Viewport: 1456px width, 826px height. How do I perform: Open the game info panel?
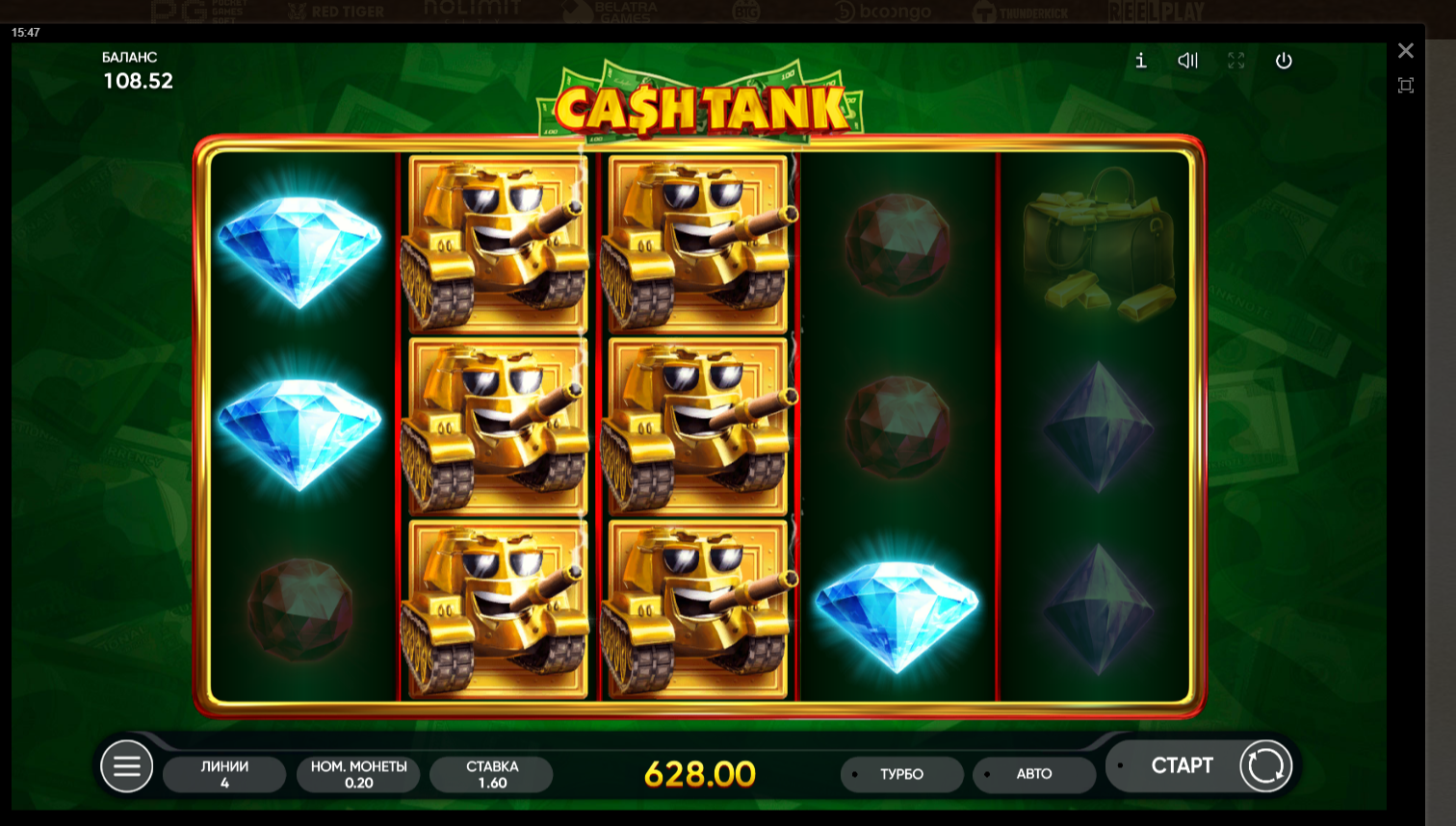(1141, 61)
